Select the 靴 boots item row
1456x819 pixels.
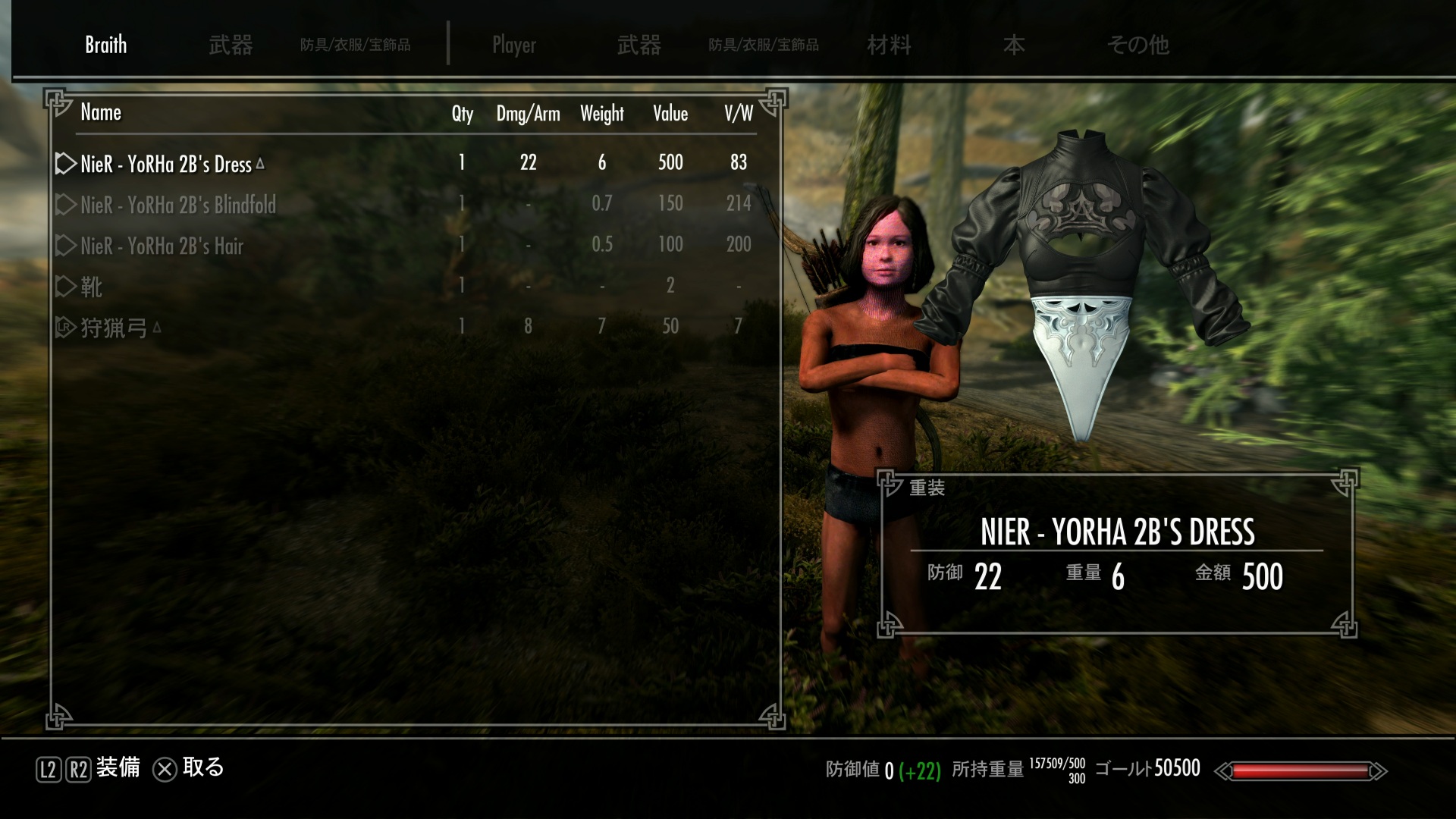[91, 287]
